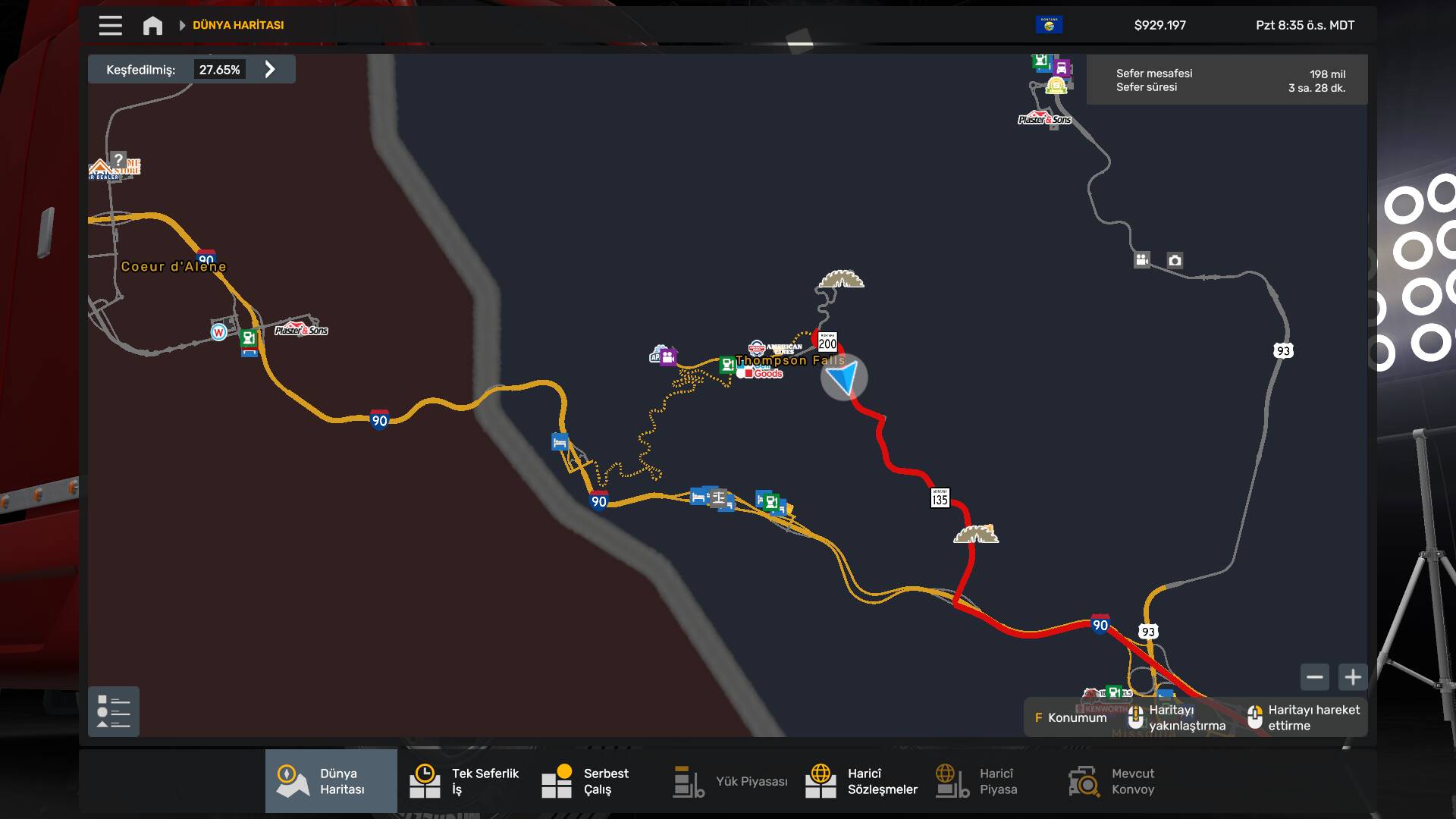Switch to Tek Seferlik İş tab
1456x819 pixels.
coord(463,781)
